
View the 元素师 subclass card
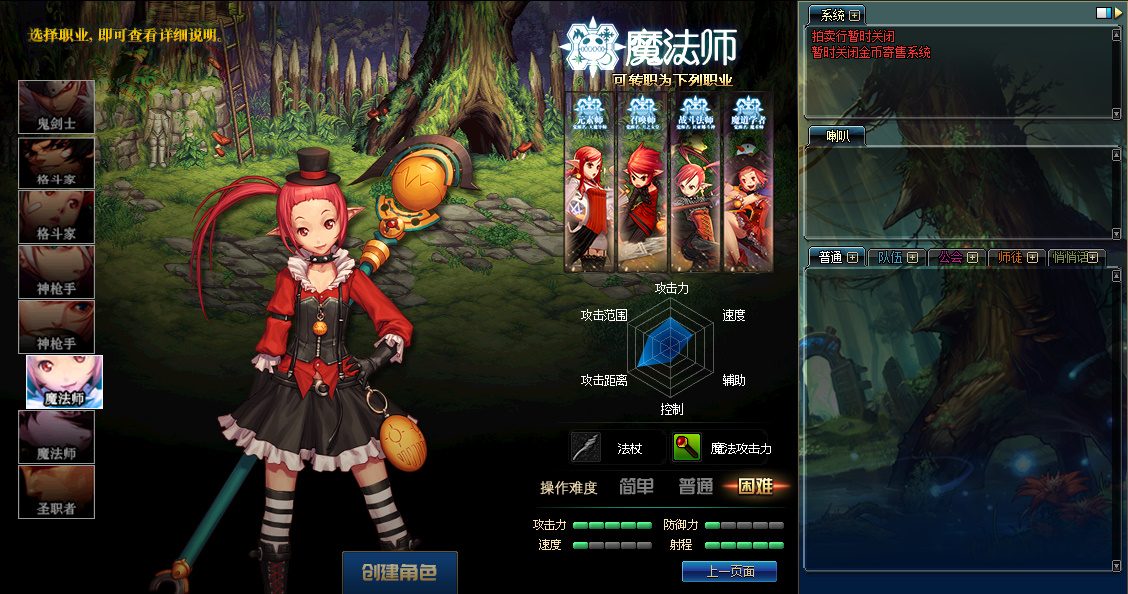589,182
